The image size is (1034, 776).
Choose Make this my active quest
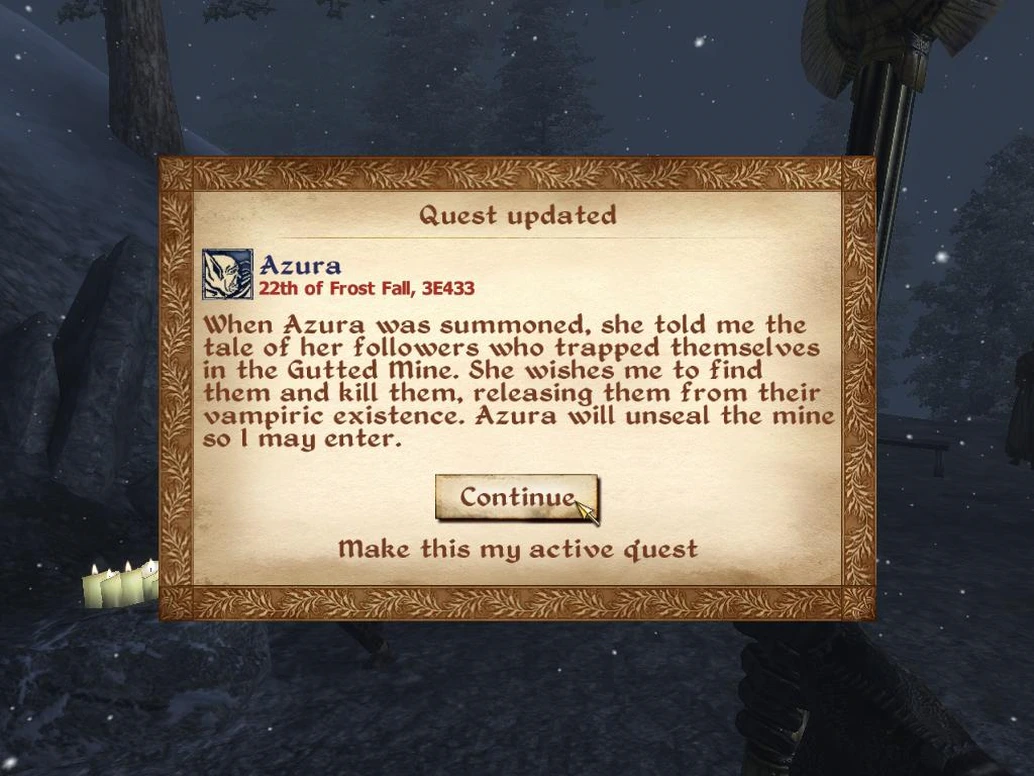coord(517,549)
